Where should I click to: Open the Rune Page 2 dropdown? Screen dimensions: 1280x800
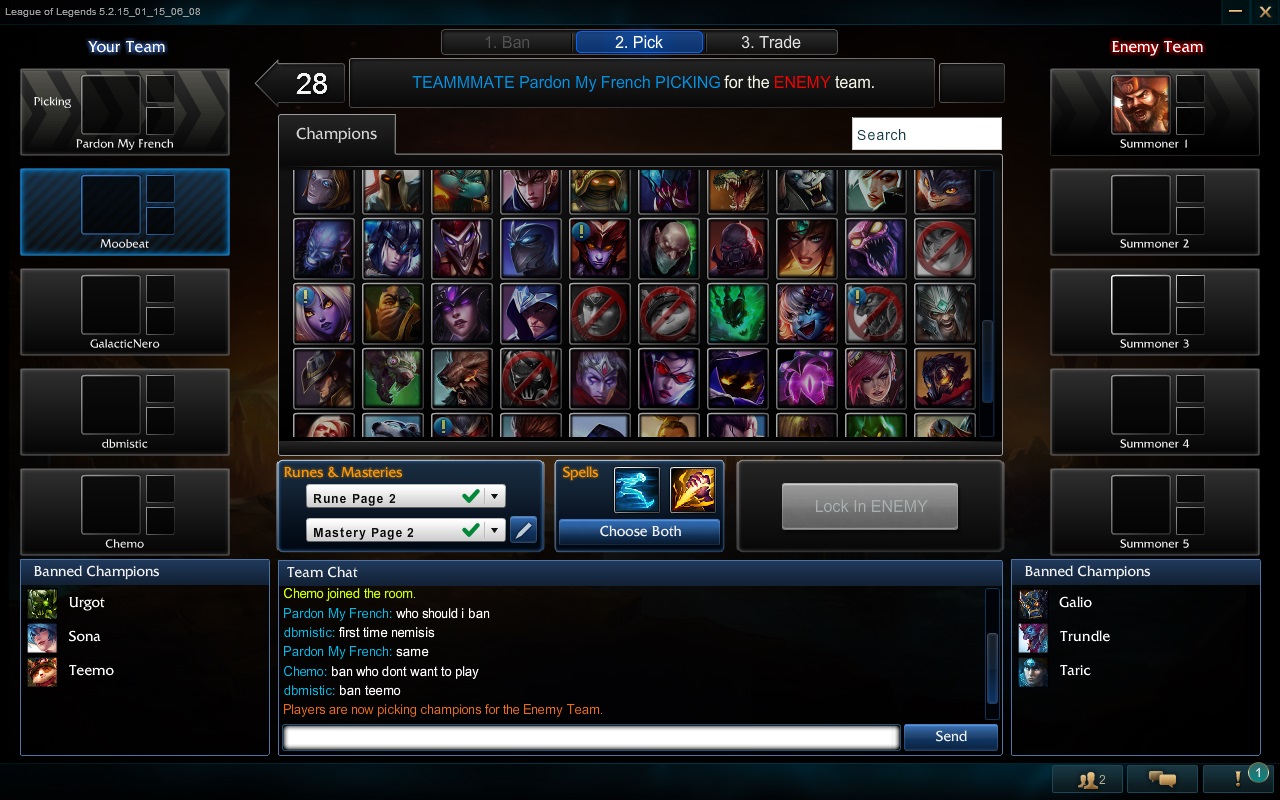(495, 497)
